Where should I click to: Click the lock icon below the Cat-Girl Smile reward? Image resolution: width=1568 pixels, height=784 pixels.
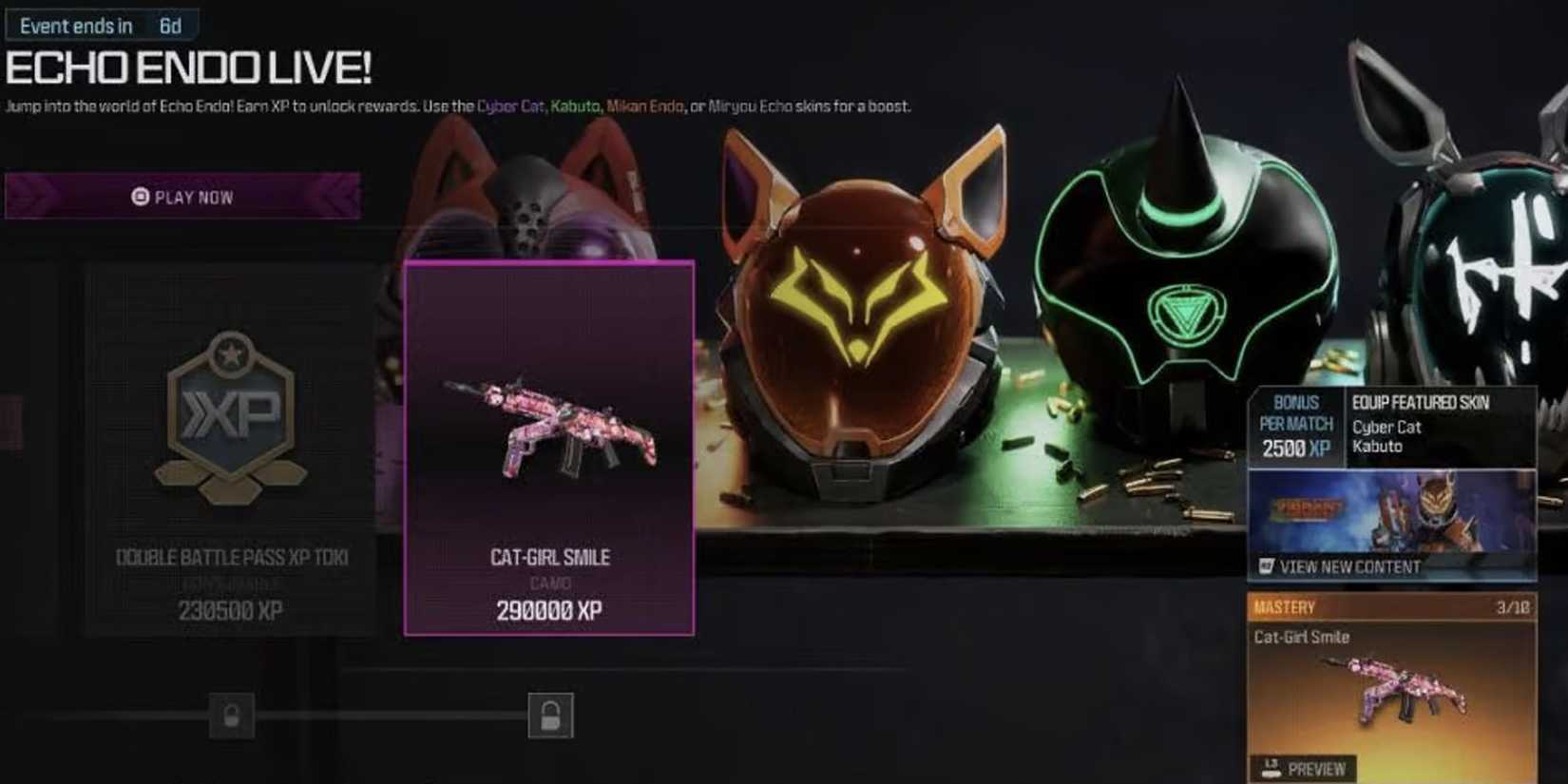(x=552, y=717)
